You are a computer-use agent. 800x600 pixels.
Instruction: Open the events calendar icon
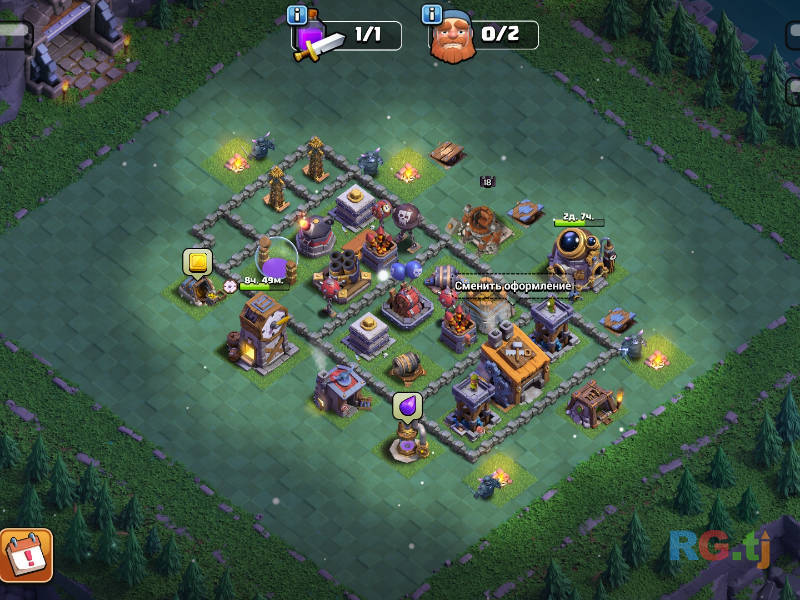[26, 555]
